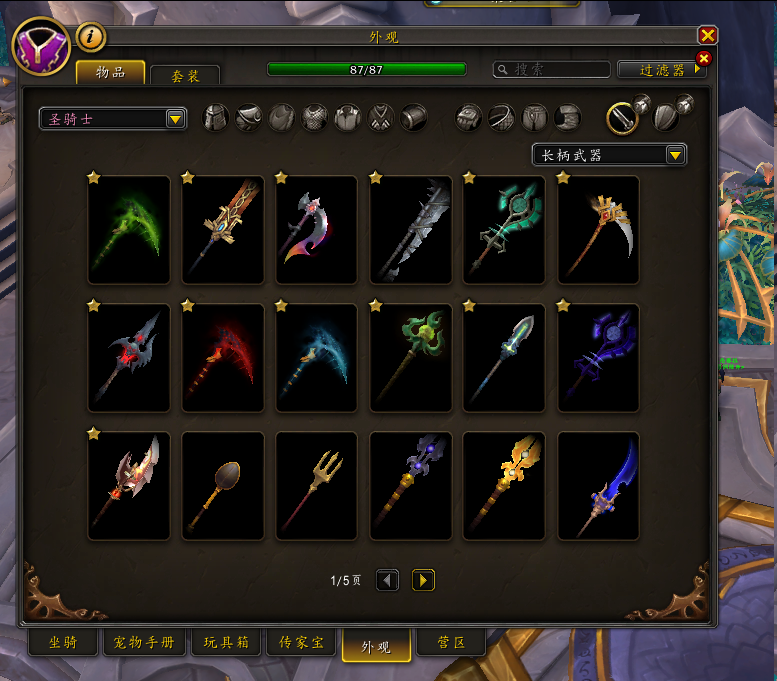Select the golden trident appearance

(x=316, y=486)
